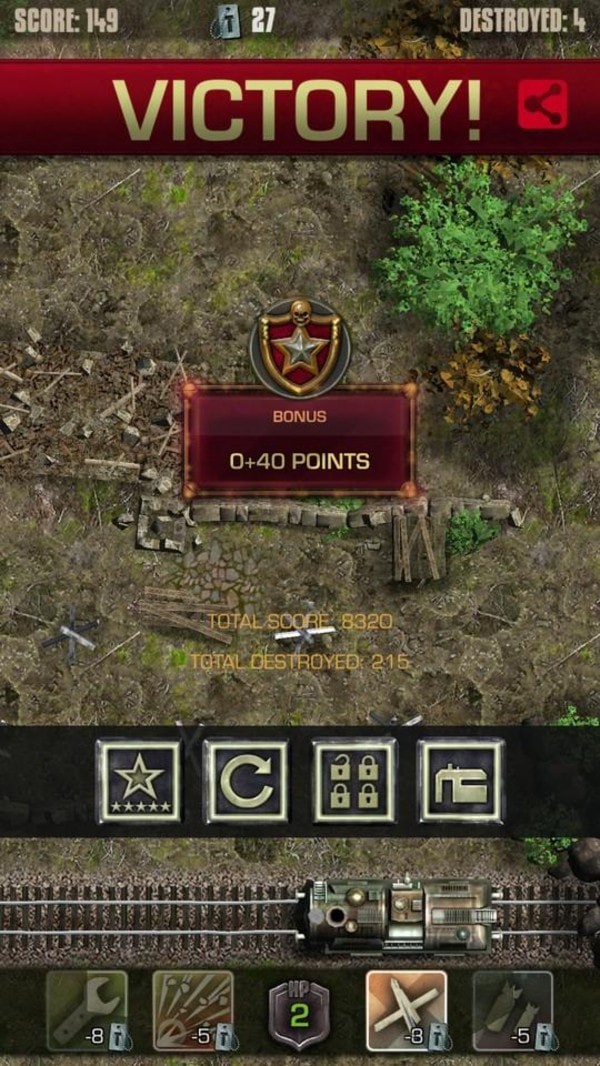Tap the Bonus points panel
Viewport: 600px width, 1066px height.
[x=299, y=442]
